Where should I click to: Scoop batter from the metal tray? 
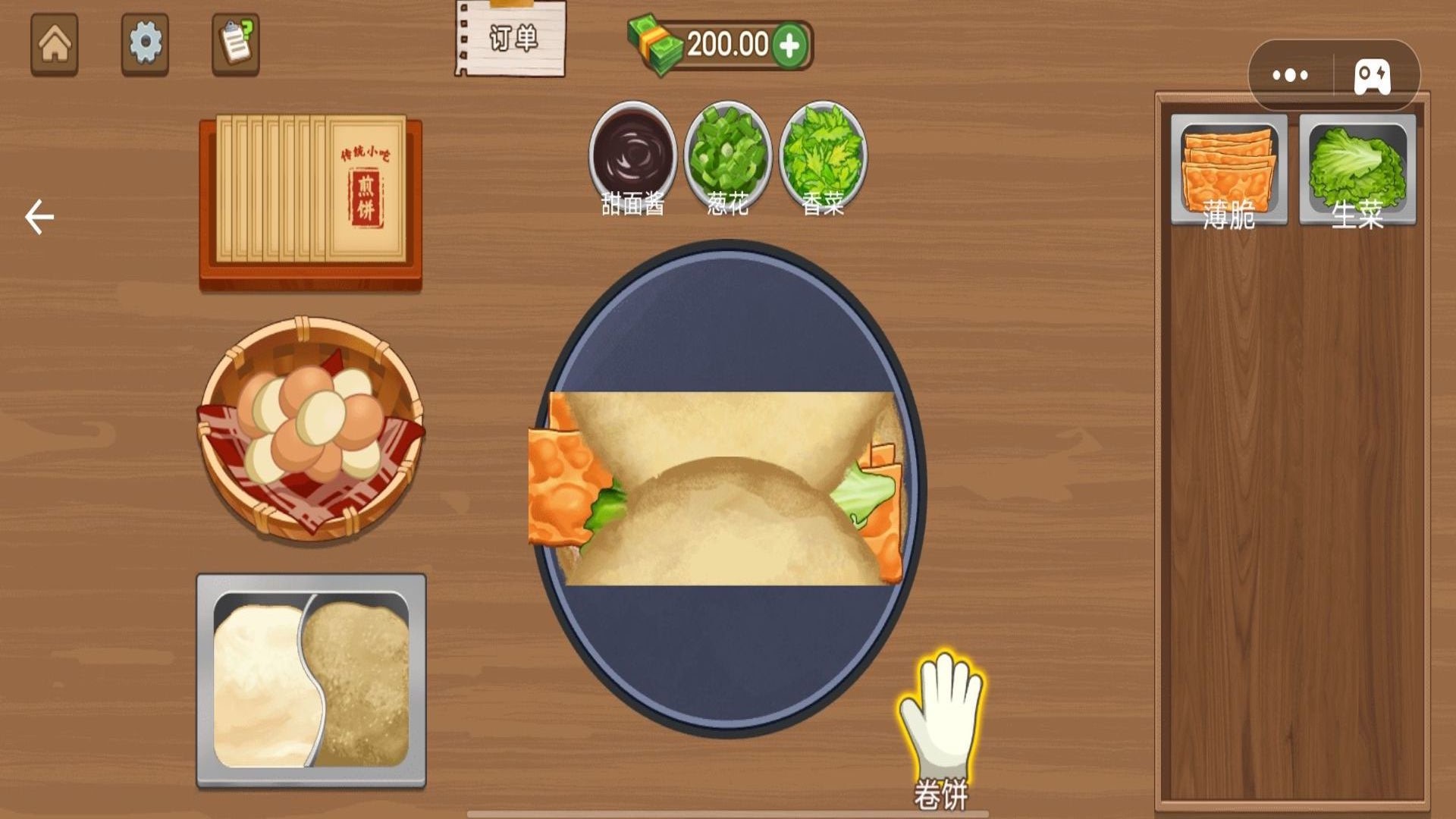311,680
